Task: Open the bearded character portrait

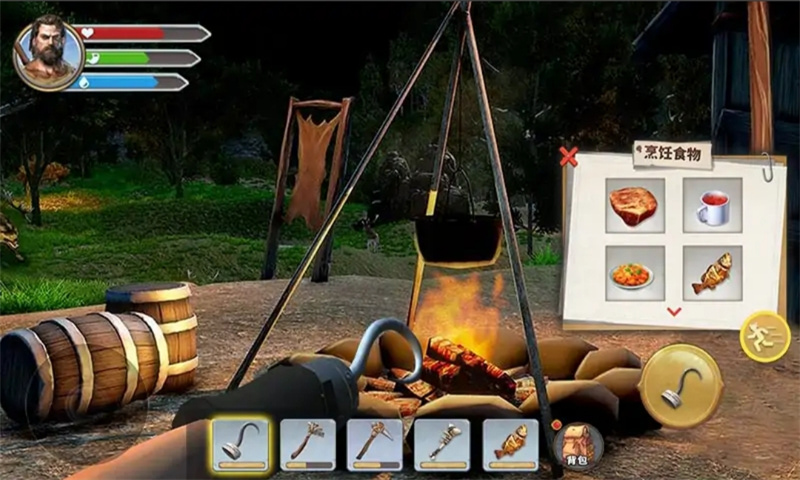Action: pyautogui.click(x=47, y=53)
